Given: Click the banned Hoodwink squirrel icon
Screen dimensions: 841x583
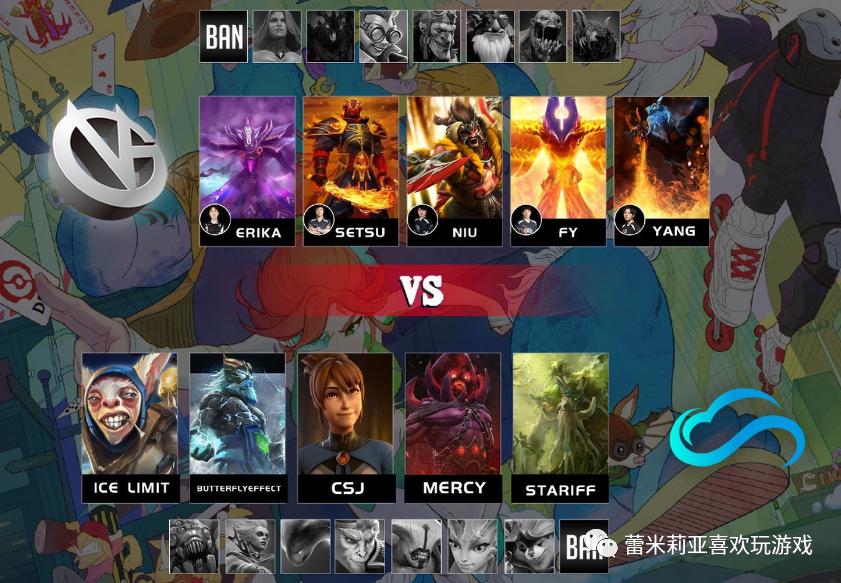Looking at the screenshot, I should (526, 543).
